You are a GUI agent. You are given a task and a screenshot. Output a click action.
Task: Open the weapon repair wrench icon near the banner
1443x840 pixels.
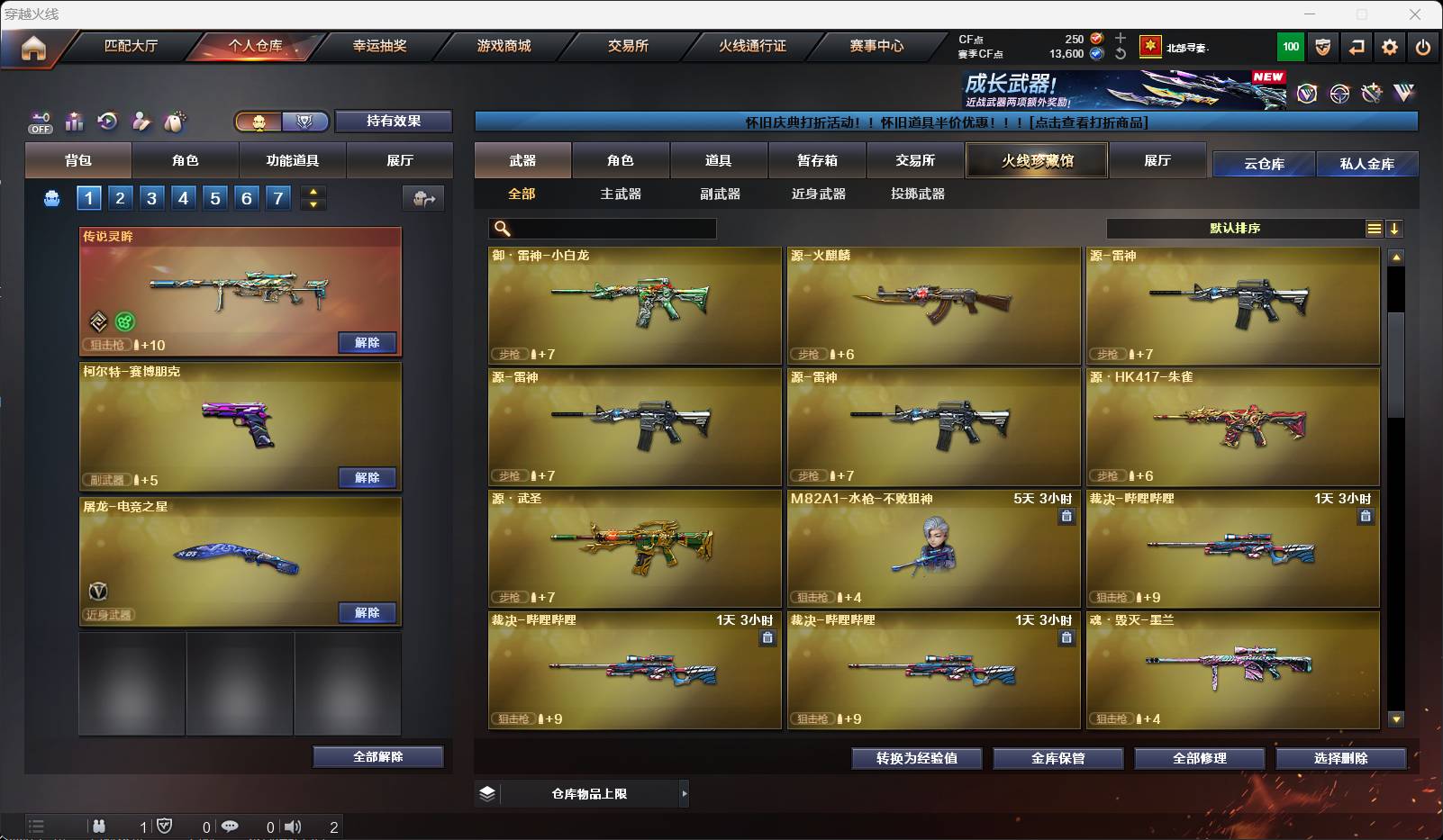1373,92
